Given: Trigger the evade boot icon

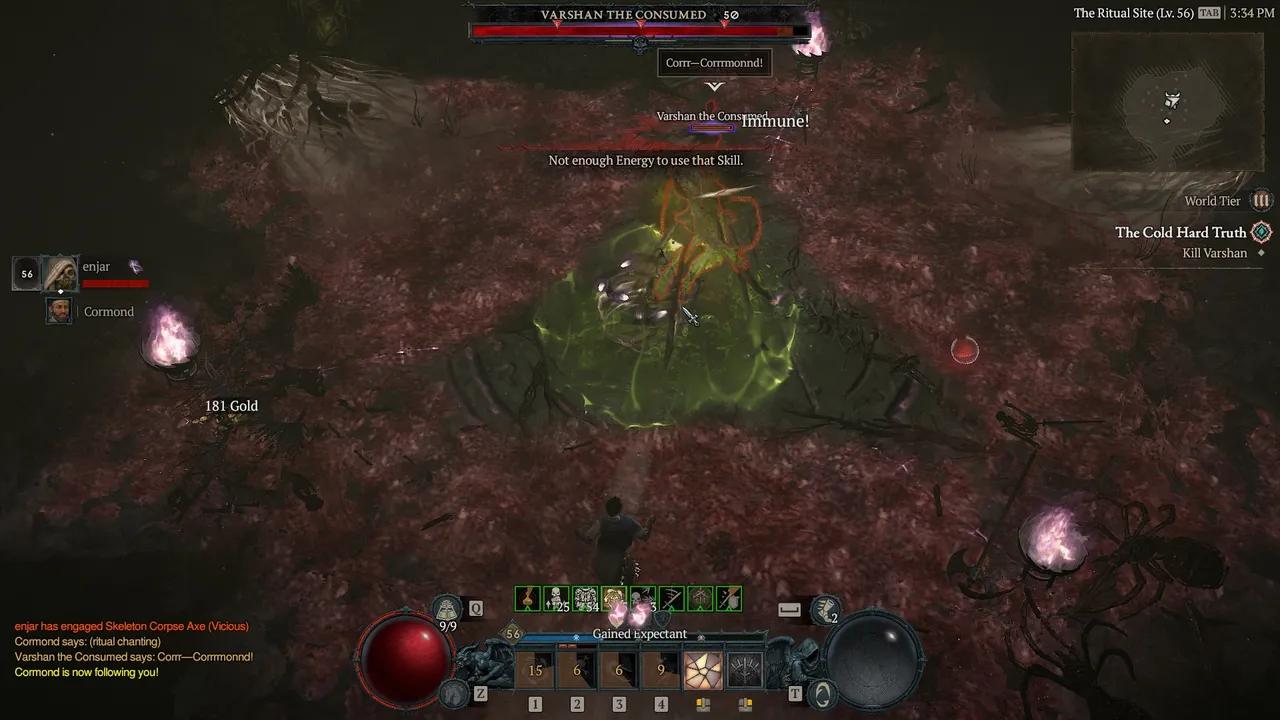Looking at the screenshot, I should (826, 608).
